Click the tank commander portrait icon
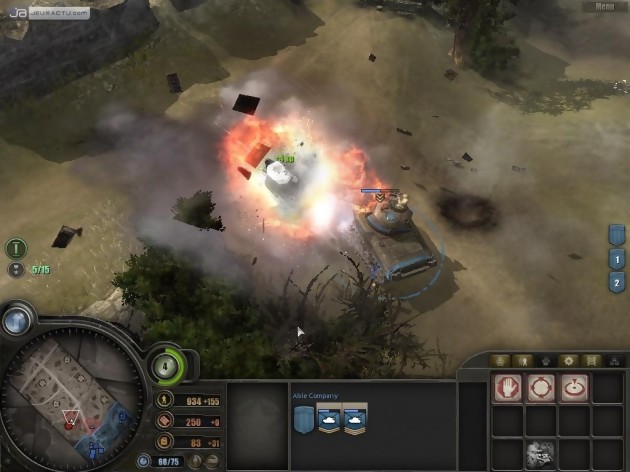 [541, 452]
